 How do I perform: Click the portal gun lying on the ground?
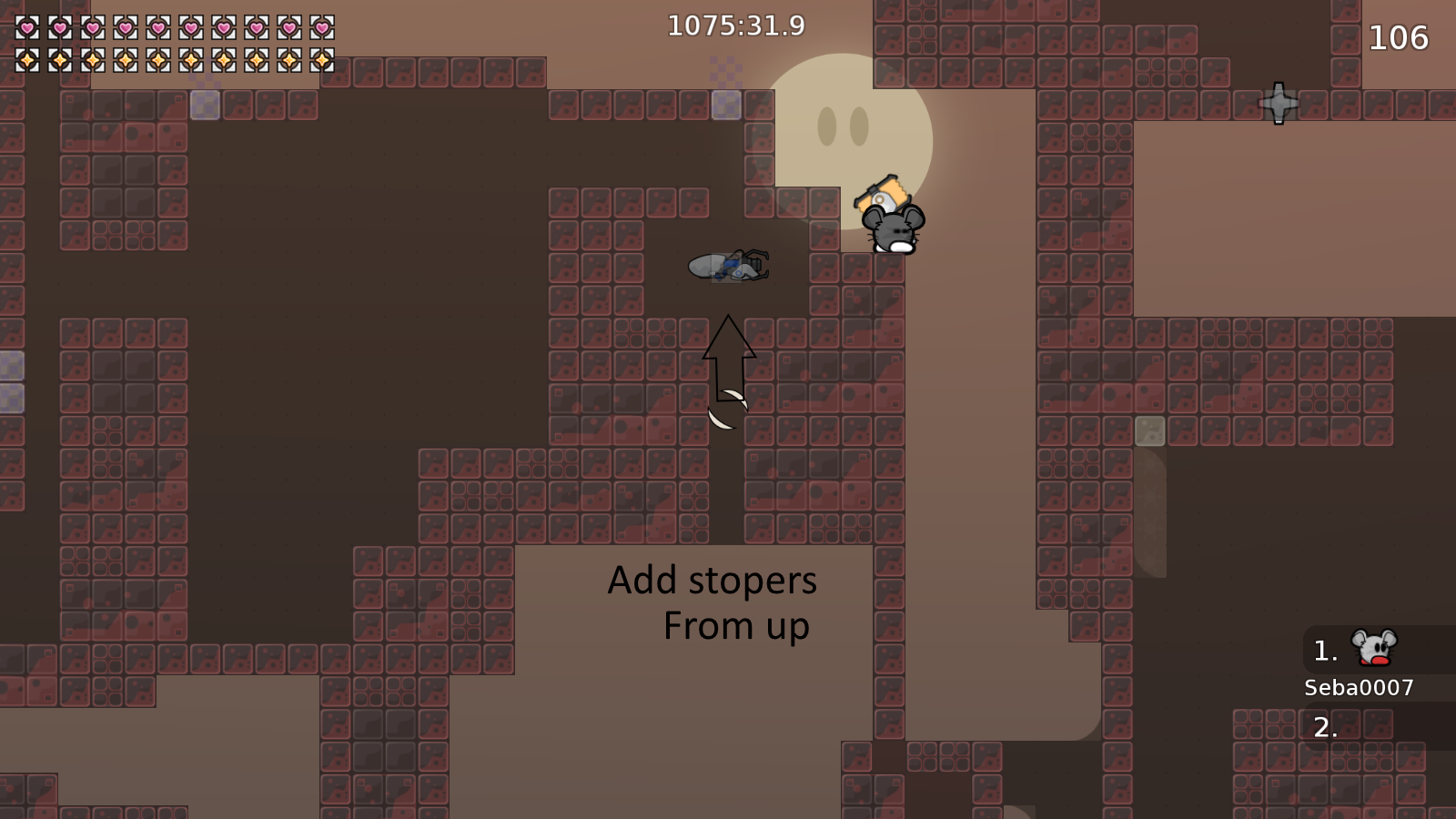click(728, 267)
